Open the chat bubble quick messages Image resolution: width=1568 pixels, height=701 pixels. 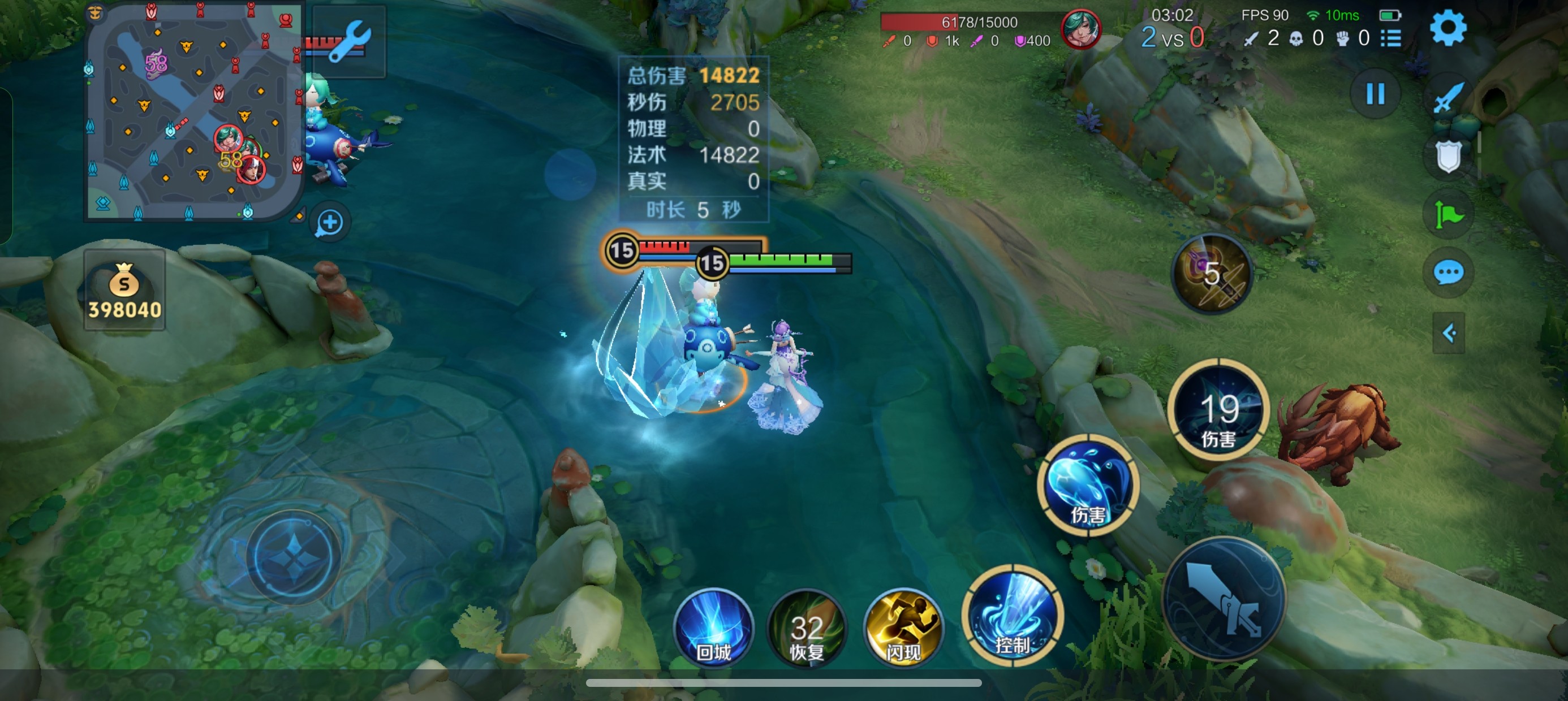1449,272
